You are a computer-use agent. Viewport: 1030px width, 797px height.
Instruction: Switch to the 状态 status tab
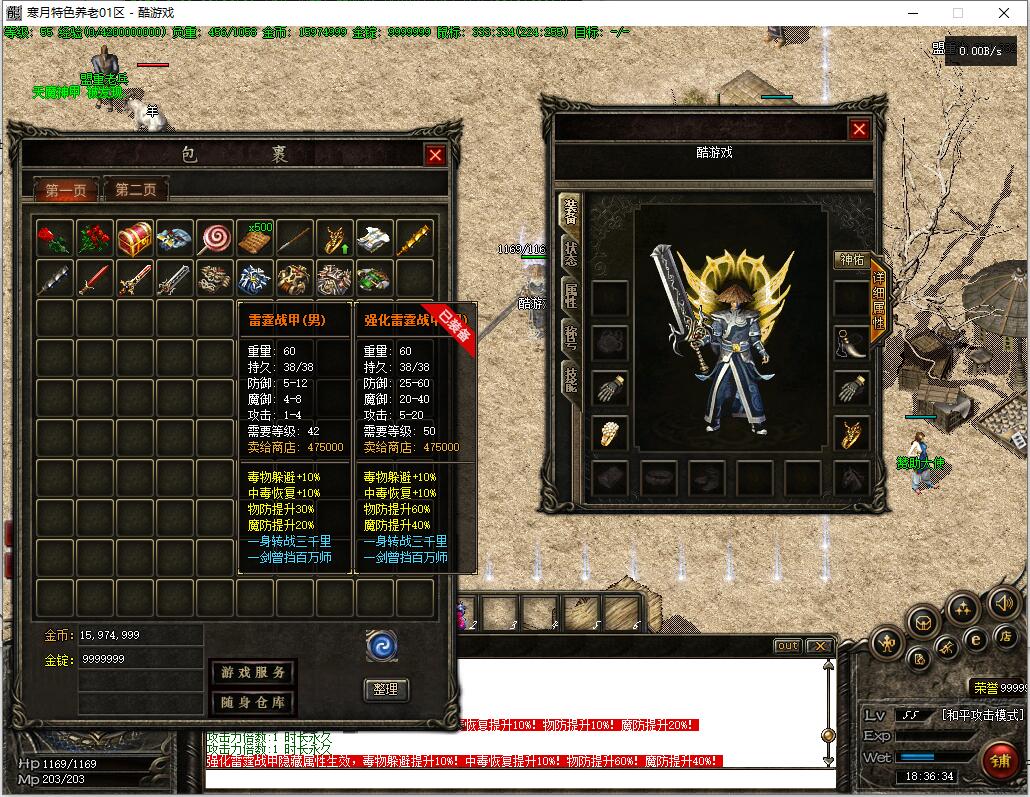pos(570,254)
